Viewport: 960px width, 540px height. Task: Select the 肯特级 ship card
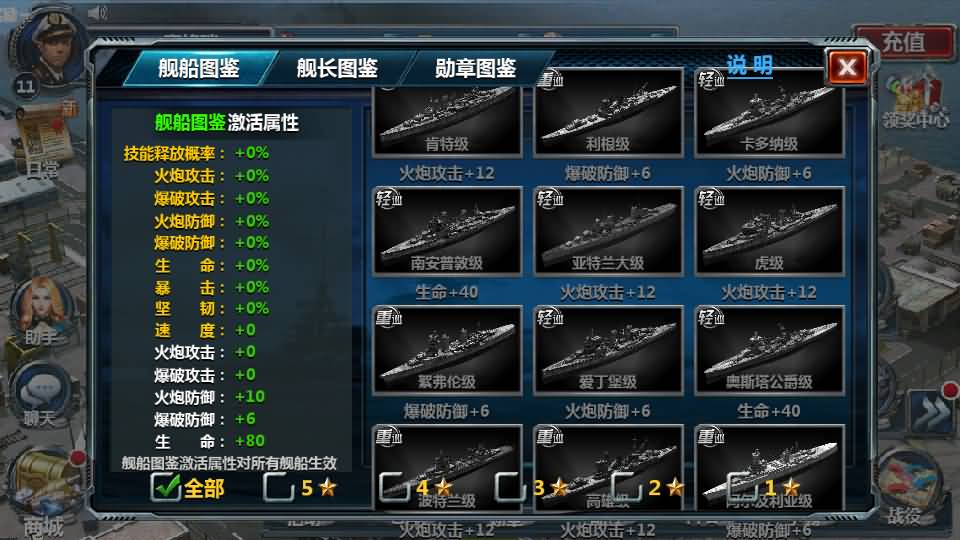[x=447, y=115]
